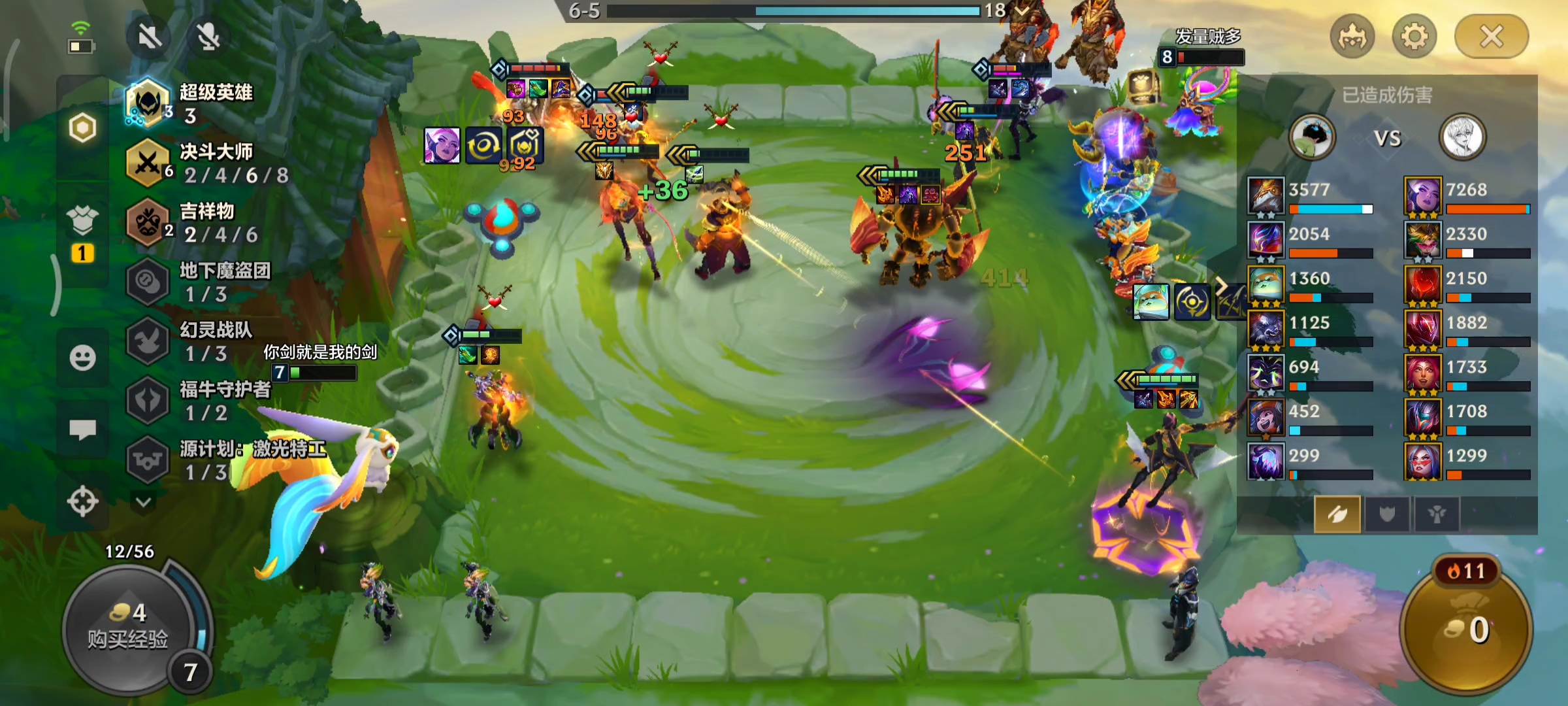1568x706 pixels.
Task: Buy experience with the 购买经验 button
Action: click(129, 628)
